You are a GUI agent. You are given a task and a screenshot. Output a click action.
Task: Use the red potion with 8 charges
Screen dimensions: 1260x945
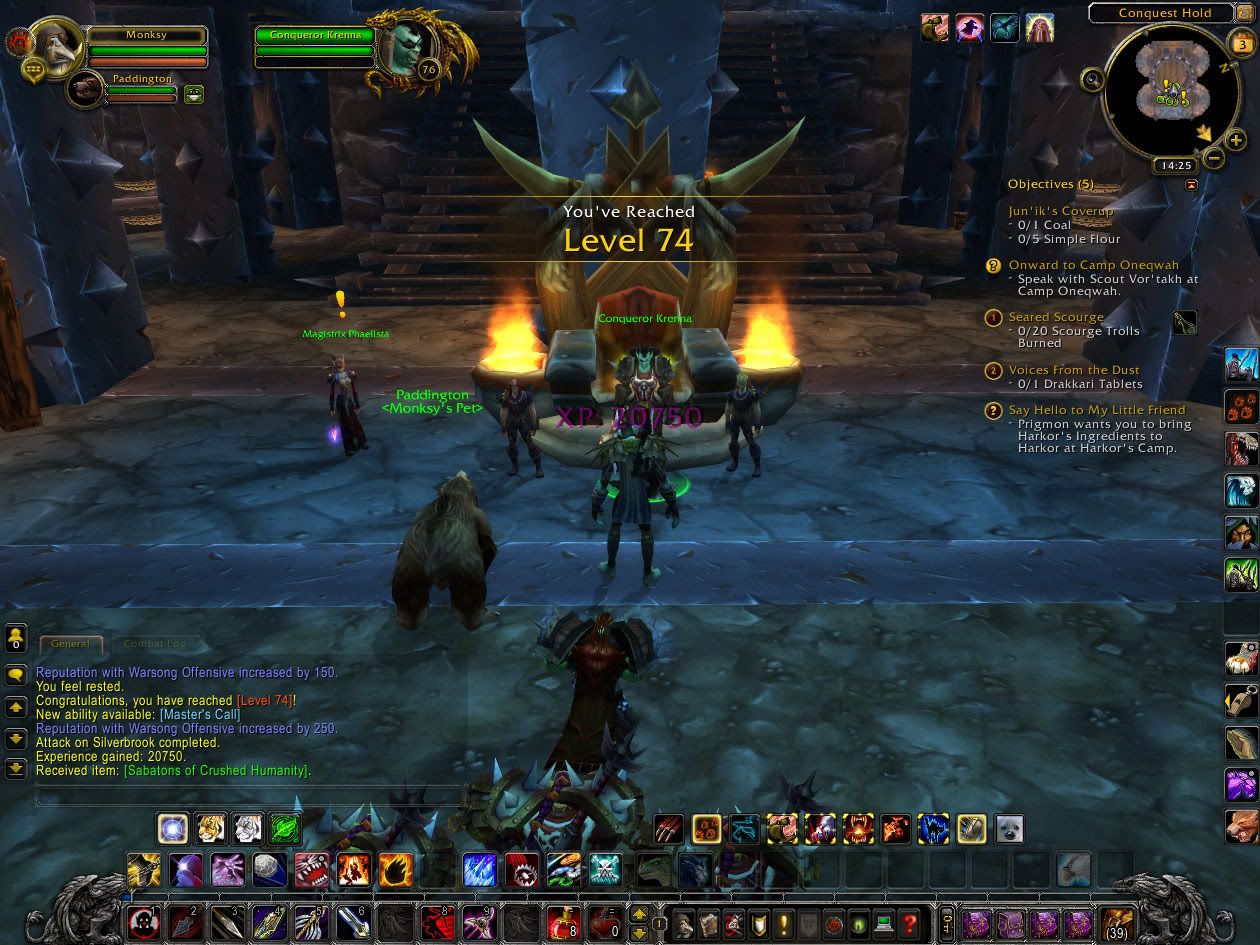click(x=561, y=922)
